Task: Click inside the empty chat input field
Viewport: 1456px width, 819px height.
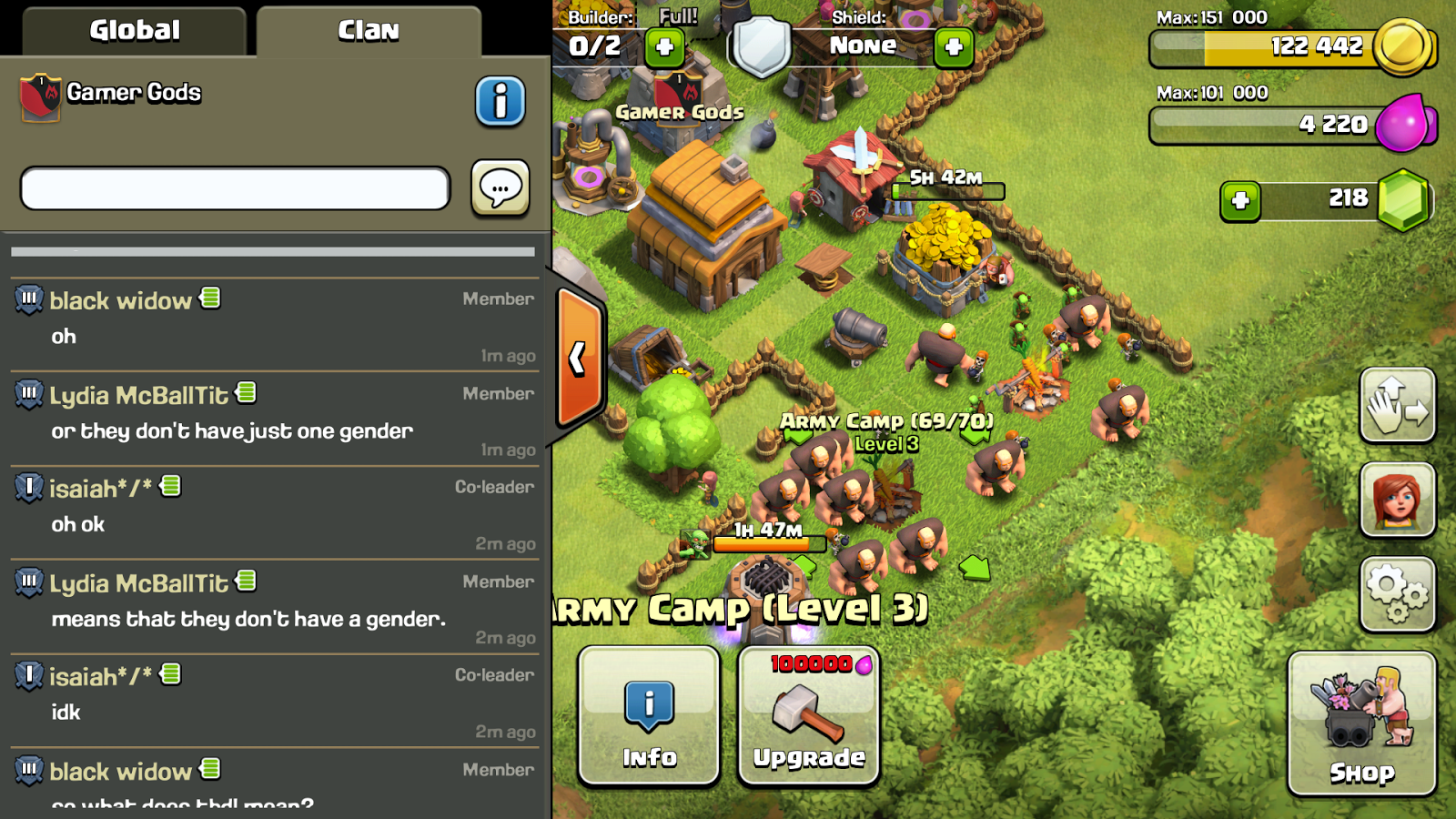Action: [x=234, y=188]
